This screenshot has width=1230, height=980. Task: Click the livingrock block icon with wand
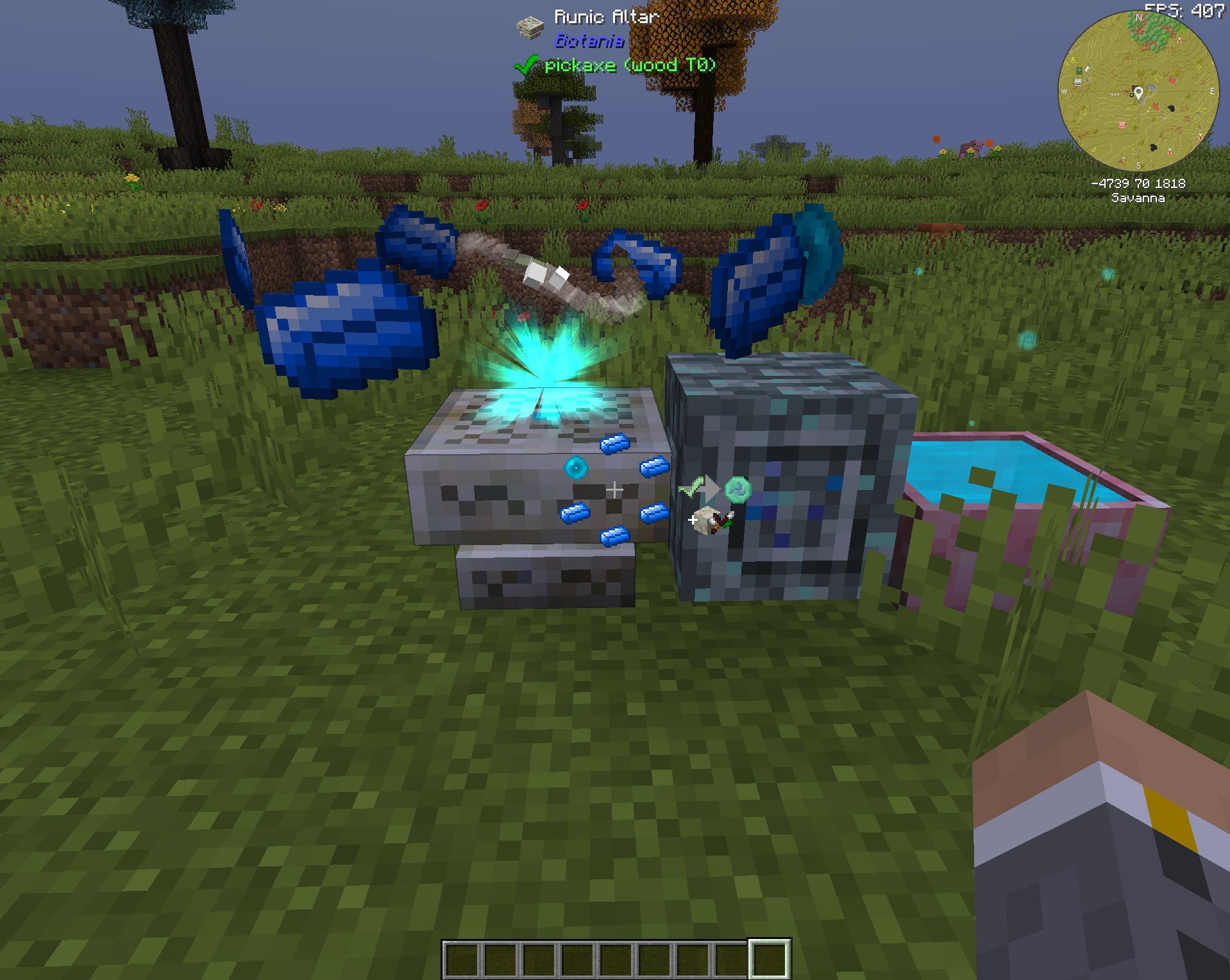click(707, 522)
